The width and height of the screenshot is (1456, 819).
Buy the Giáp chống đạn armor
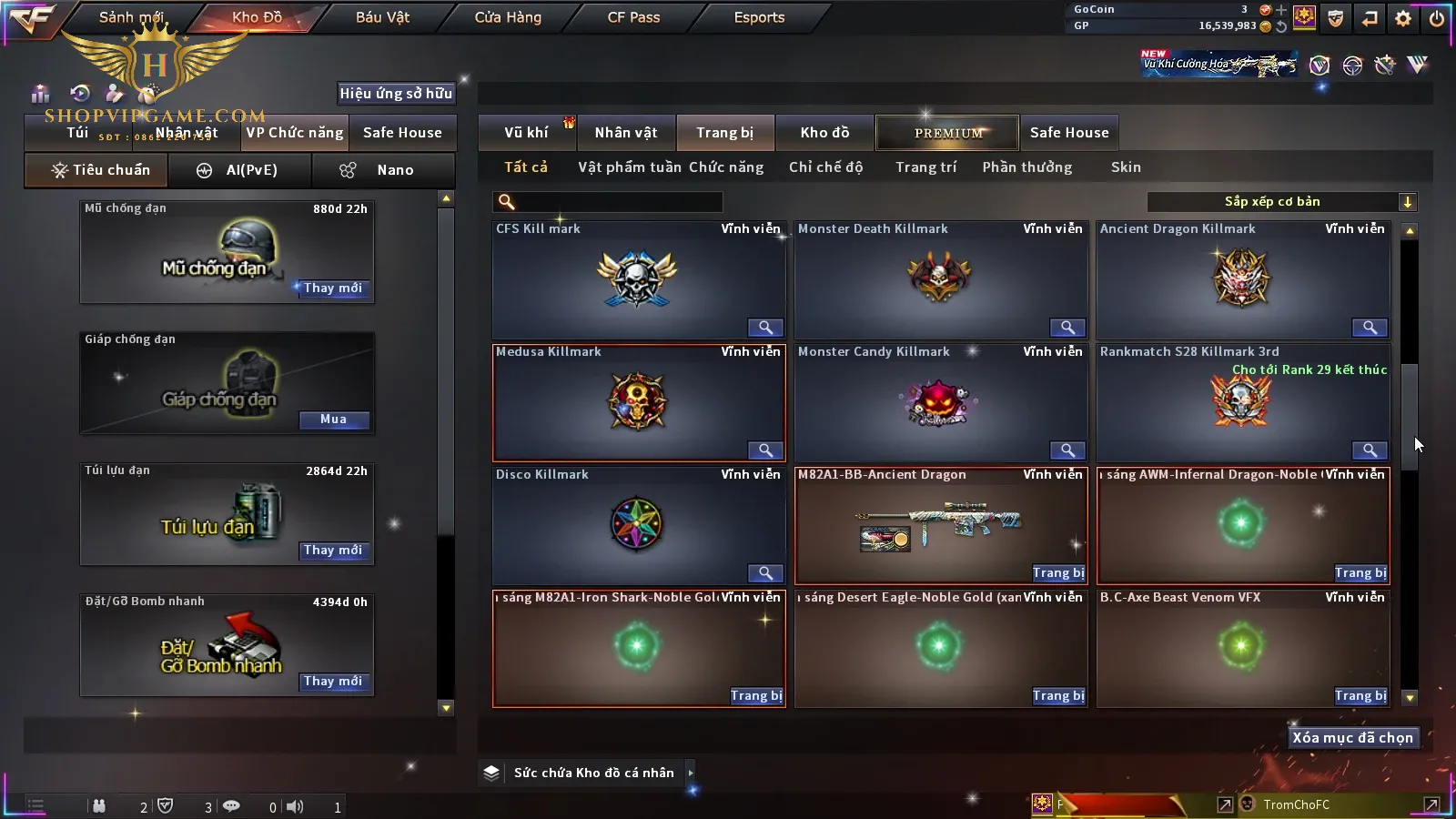(x=333, y=420)
